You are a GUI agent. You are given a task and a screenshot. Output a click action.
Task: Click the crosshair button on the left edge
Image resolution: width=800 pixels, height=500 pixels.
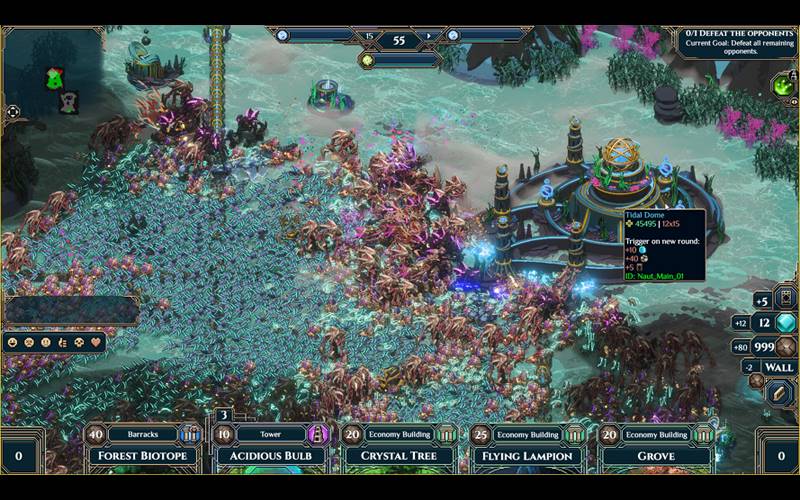[x=12, y=112]
